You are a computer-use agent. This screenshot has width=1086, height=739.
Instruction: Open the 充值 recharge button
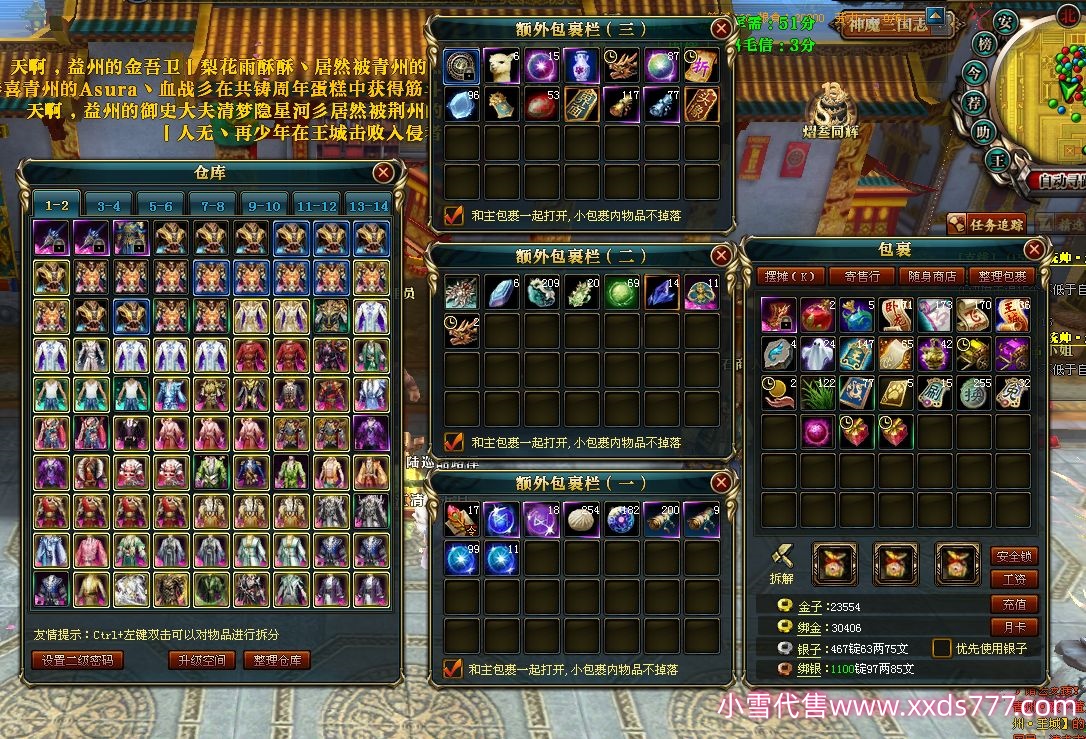(1013, 604)
